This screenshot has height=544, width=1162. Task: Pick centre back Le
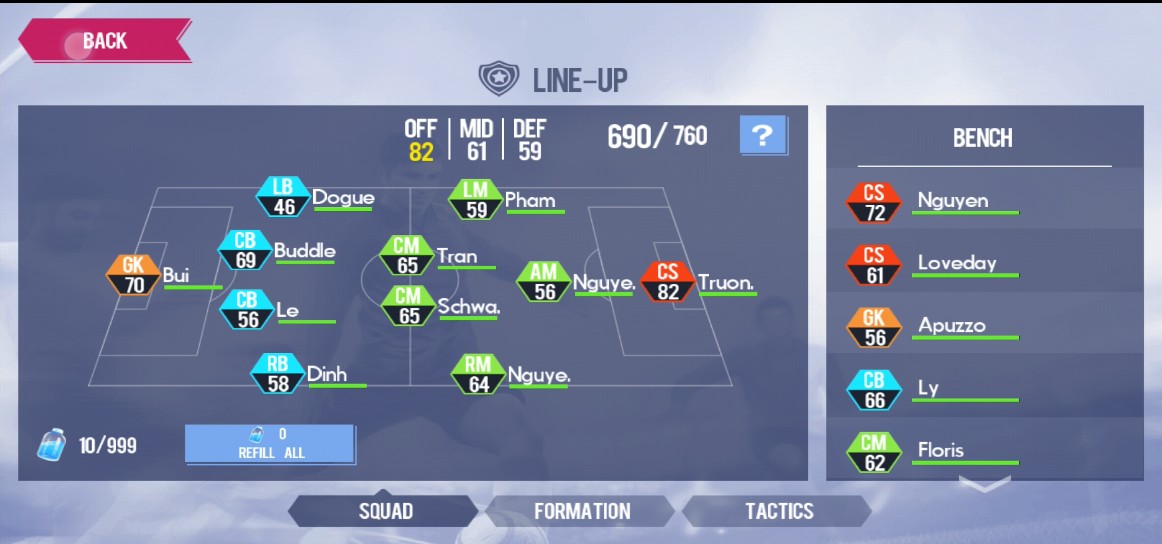point(247,310)
